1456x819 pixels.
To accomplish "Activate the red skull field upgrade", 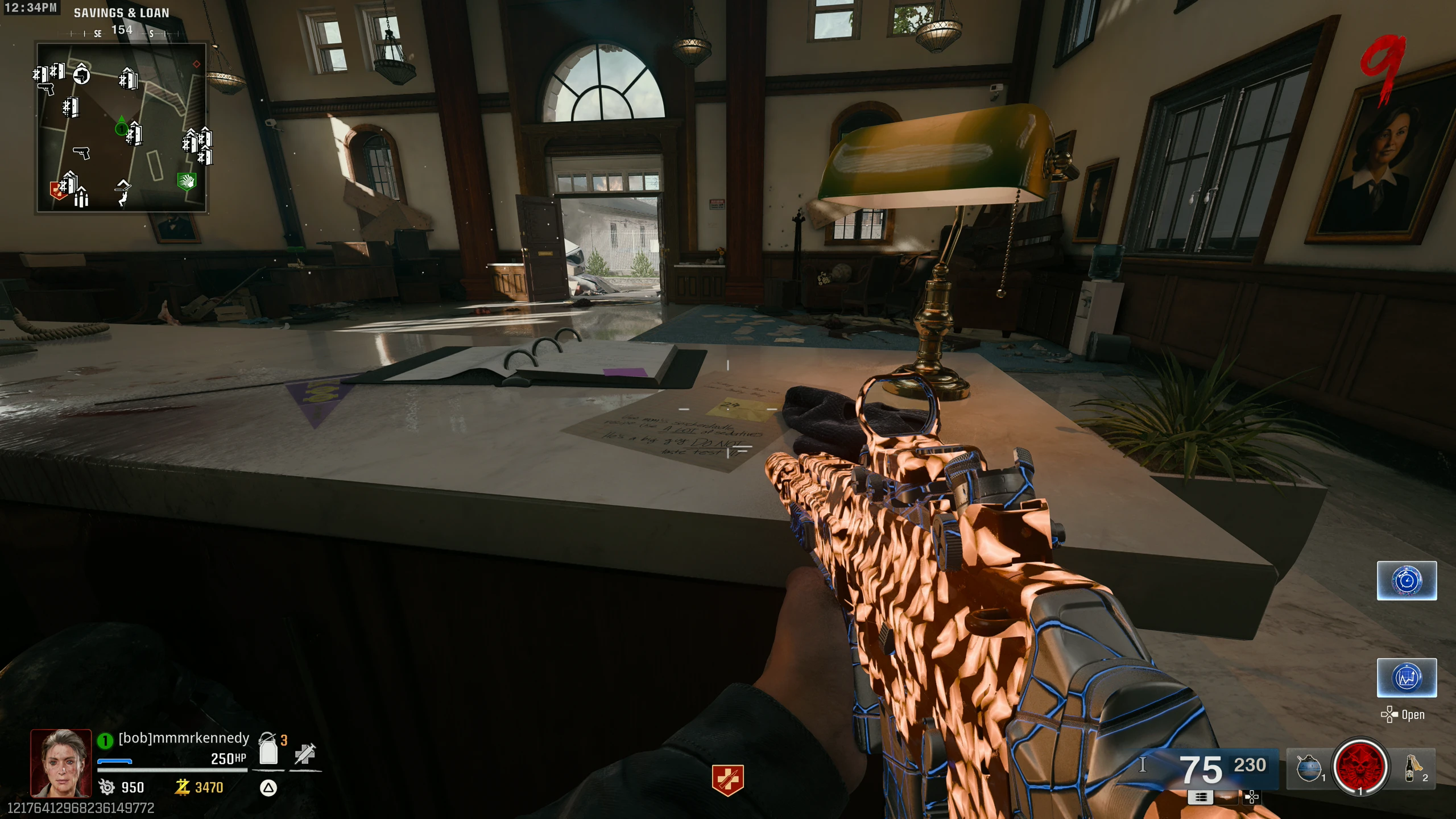I will click(1360, 767).
